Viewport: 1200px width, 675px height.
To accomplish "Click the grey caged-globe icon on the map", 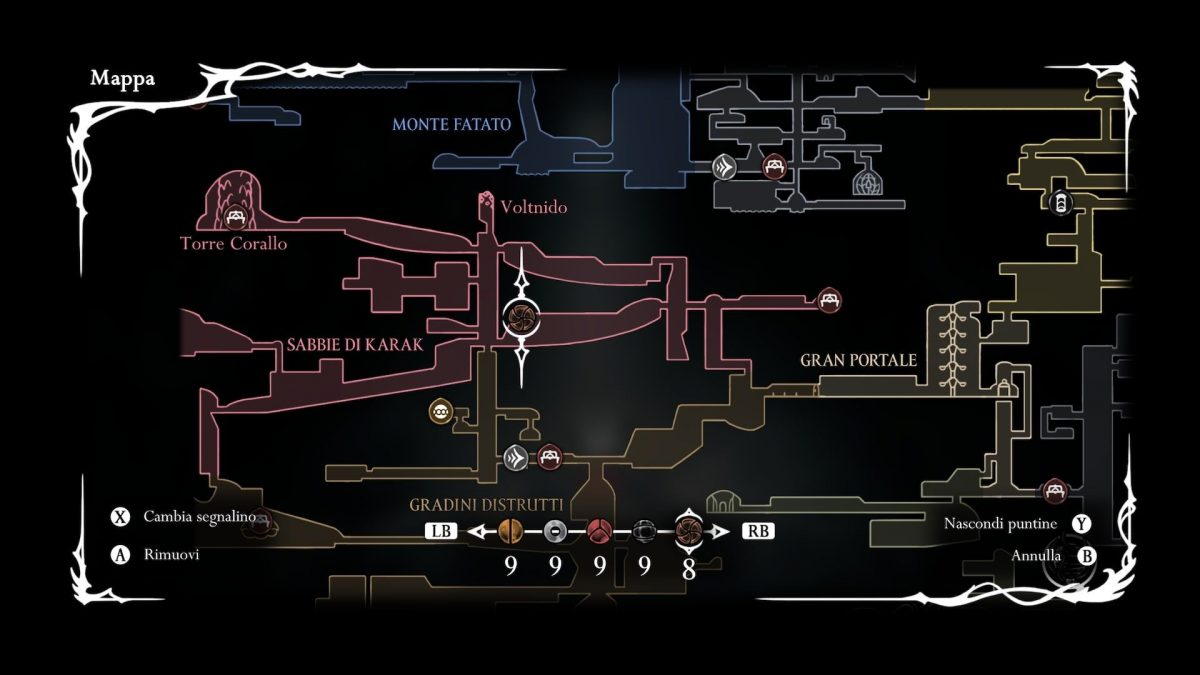I will click(x=867, y=184).
